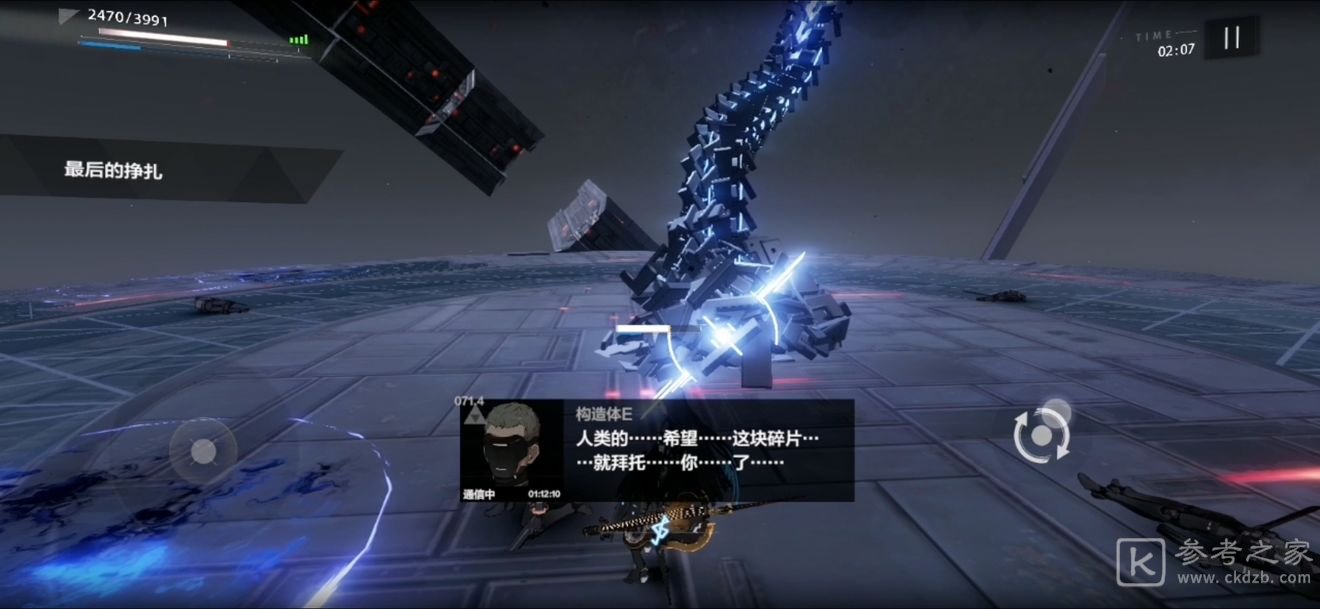
Task: Pause the game with the pause button
Action: click(1231, 38)
